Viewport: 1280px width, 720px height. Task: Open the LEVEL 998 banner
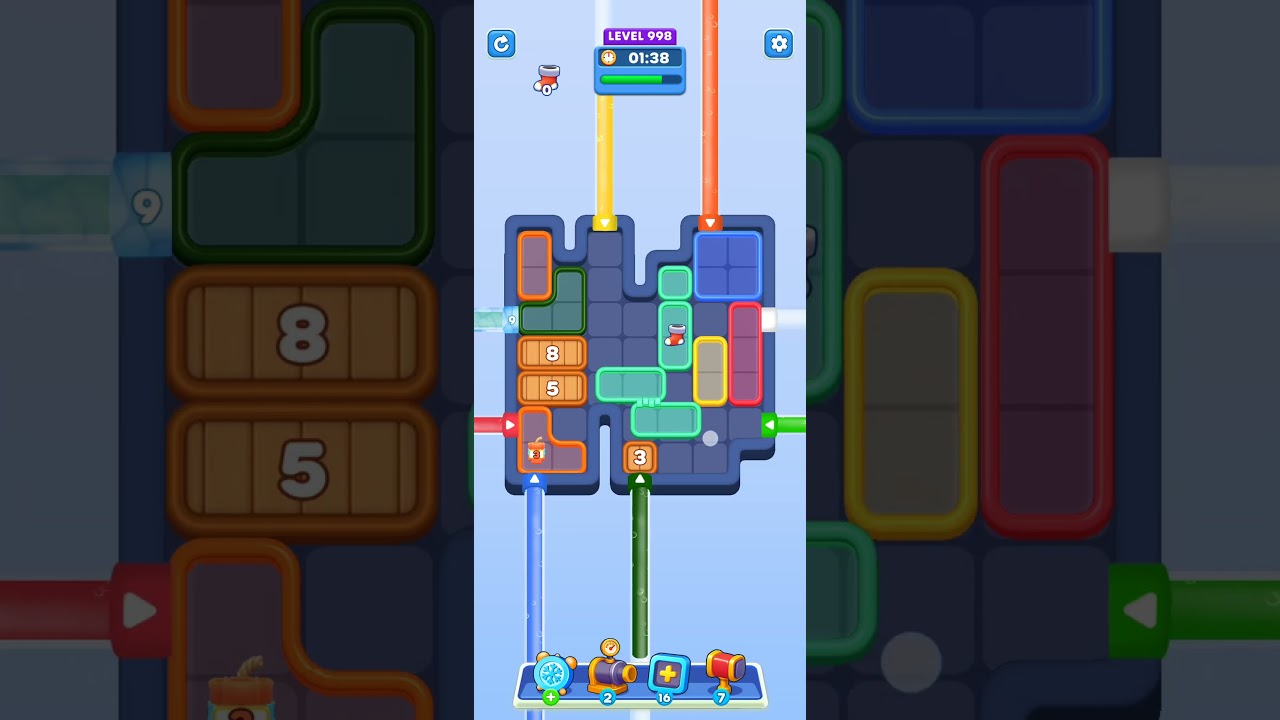point(639,36)
